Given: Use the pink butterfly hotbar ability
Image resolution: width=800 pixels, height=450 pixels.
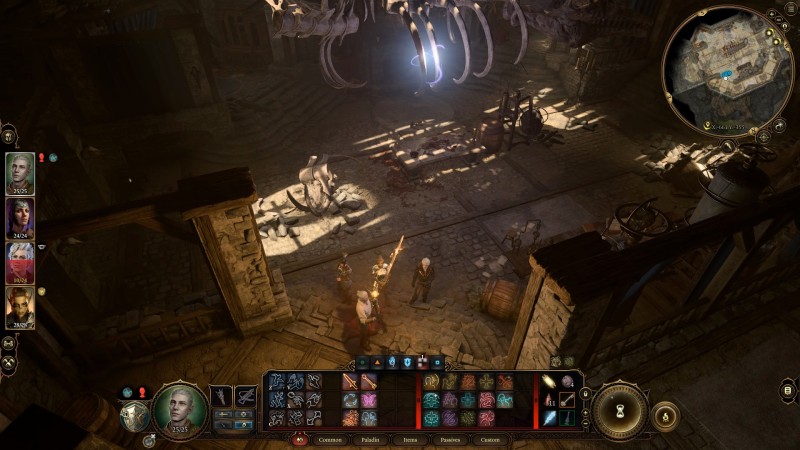Looking at the screenshot, I should coord(368,400).
